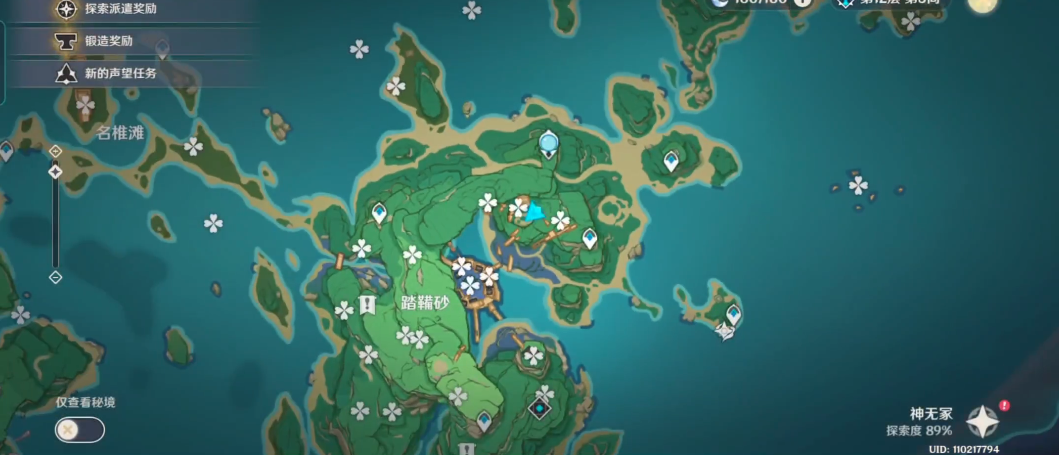Open the 神无冢 region star button

tap(983, 421)
